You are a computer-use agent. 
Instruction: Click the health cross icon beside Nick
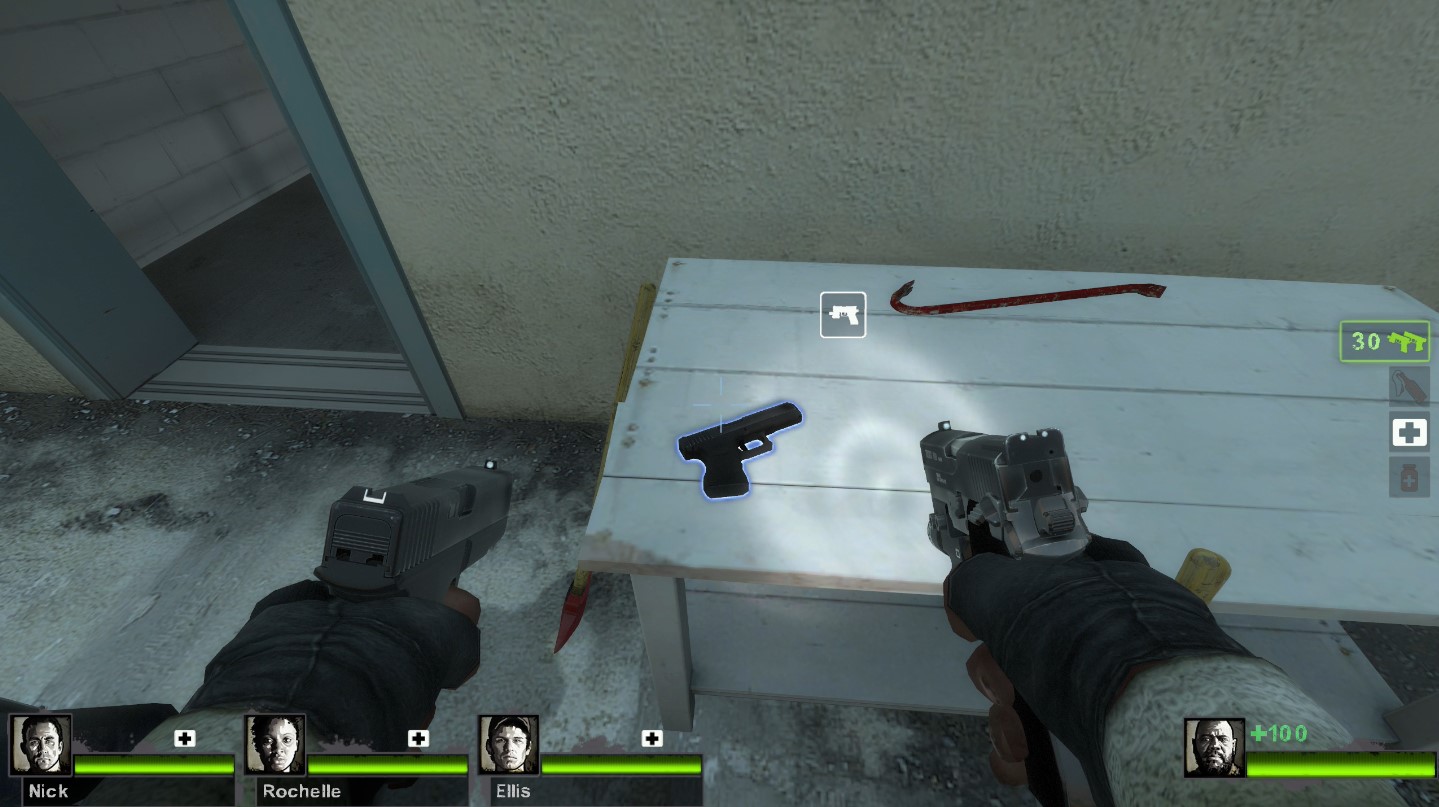(183, 739)
